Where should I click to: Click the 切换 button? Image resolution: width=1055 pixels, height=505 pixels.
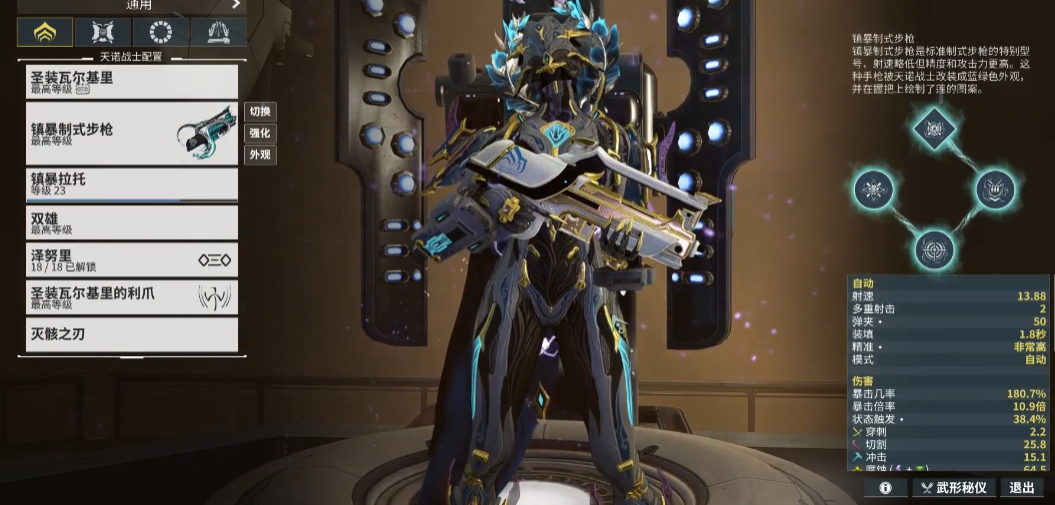point(260,112)
